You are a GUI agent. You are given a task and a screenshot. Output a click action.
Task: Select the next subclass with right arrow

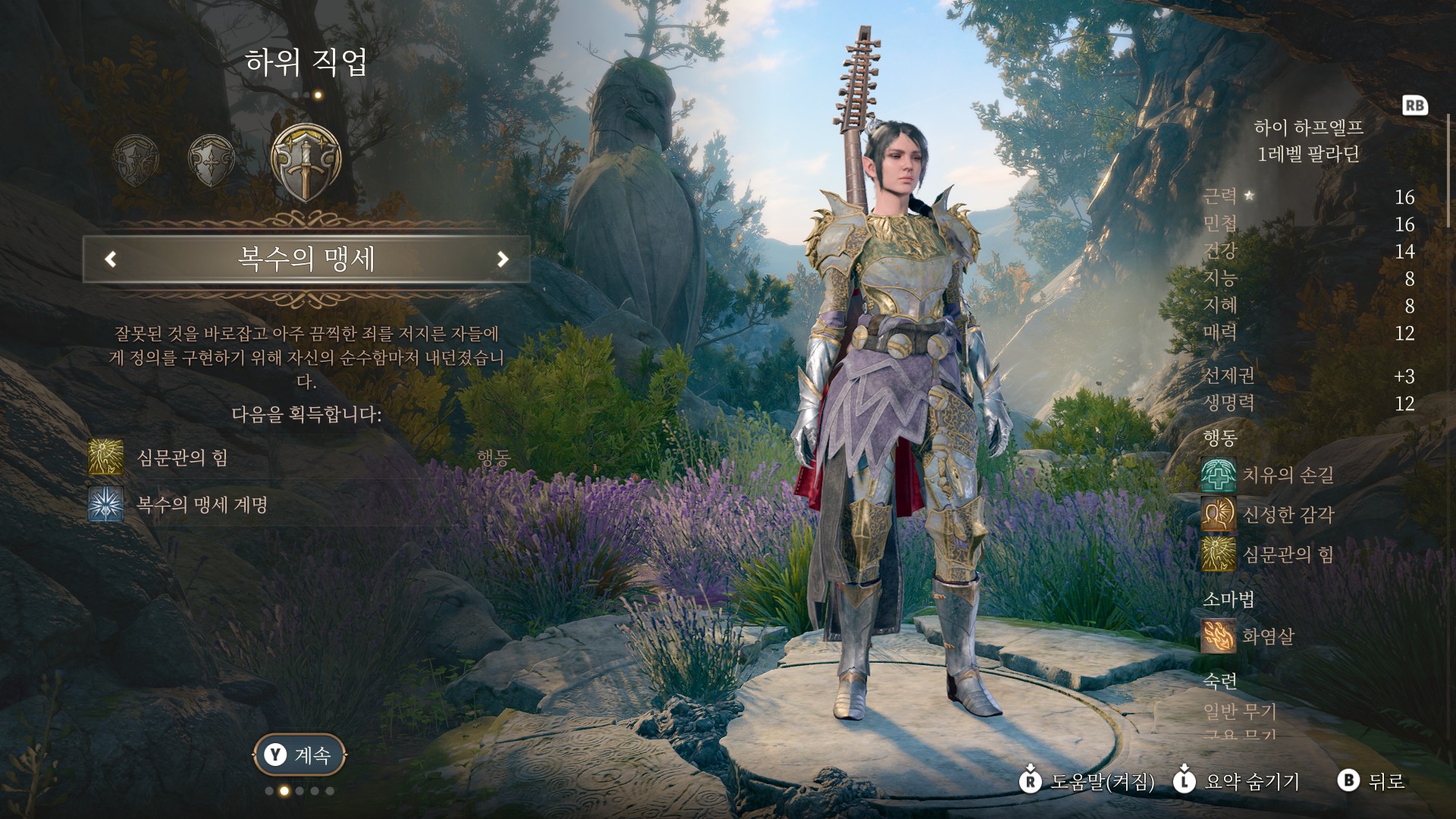pos(502,259)
